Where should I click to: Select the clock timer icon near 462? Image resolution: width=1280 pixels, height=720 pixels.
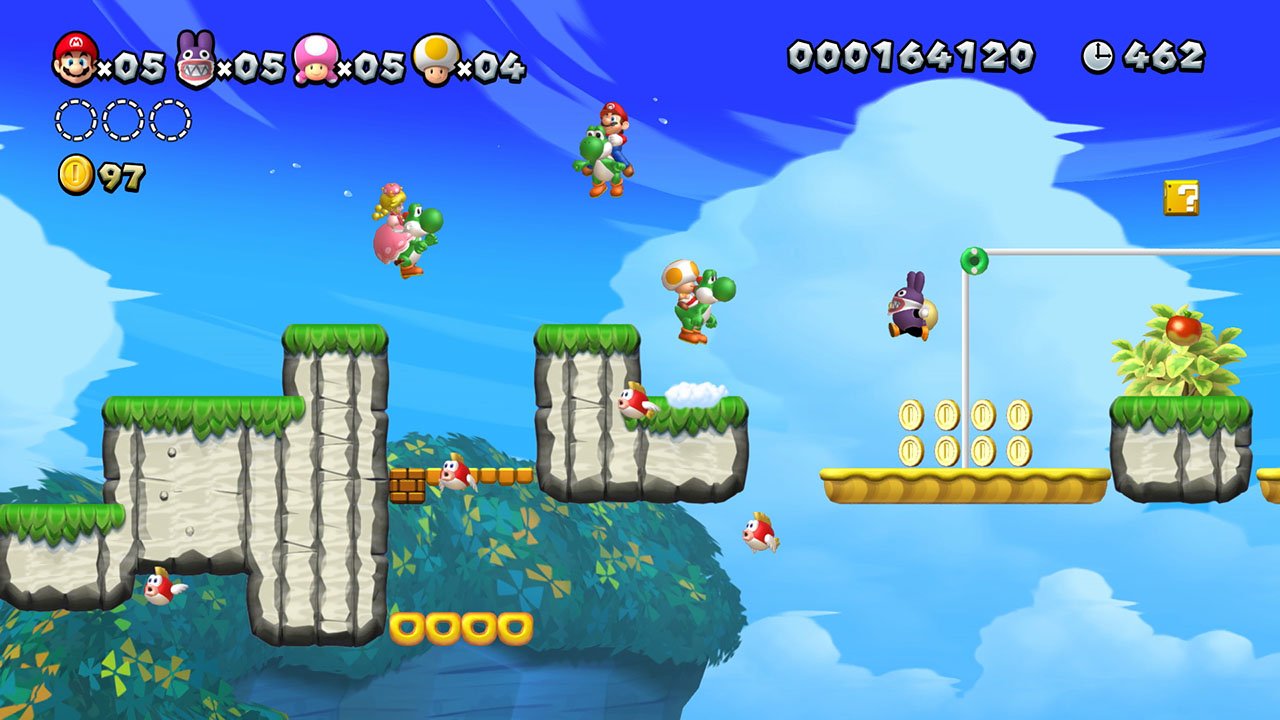coord(1098,55)
